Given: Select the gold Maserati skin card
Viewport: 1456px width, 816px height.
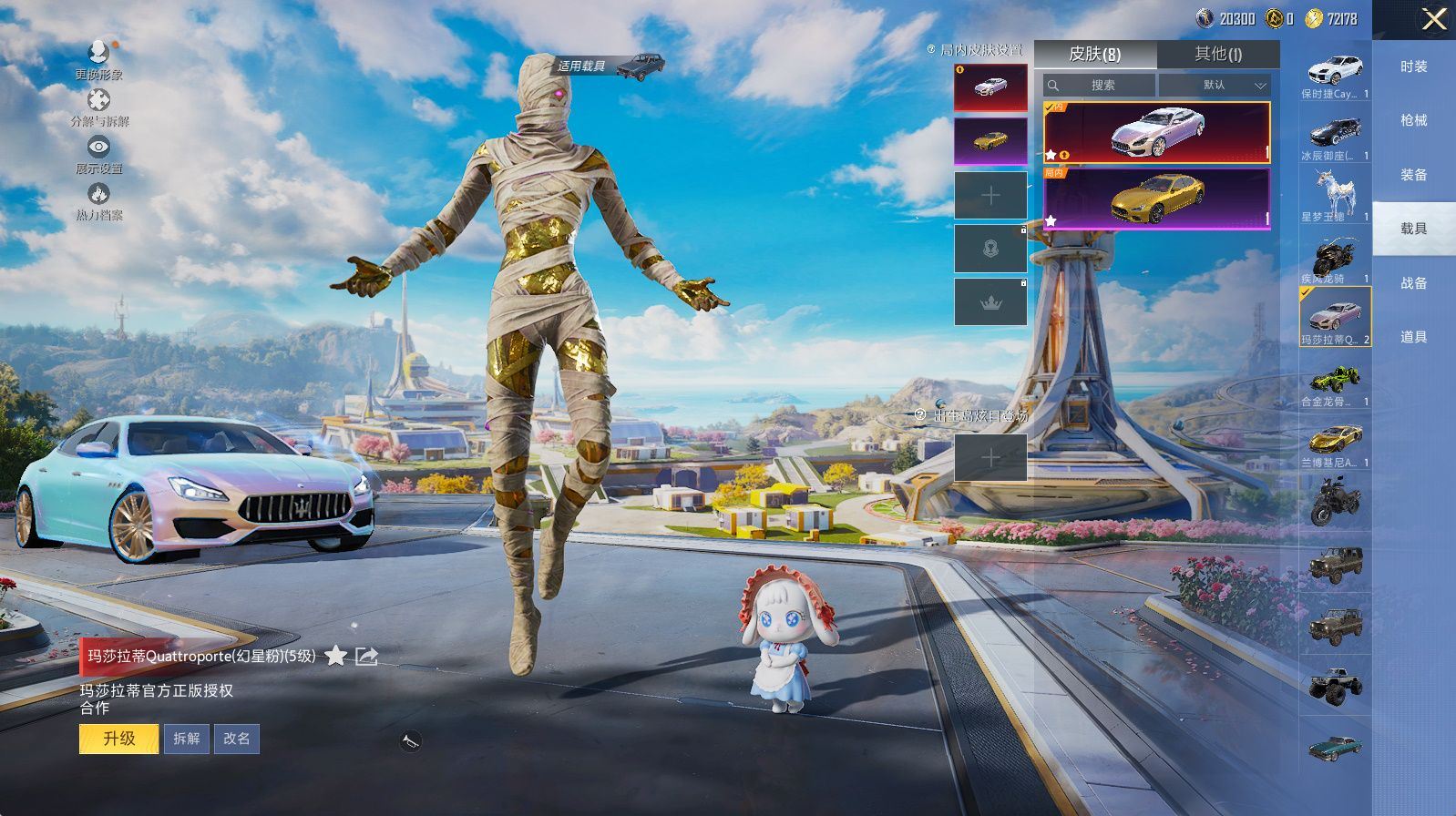Looking at the screenshot, I should click(x=1156, y=199).
